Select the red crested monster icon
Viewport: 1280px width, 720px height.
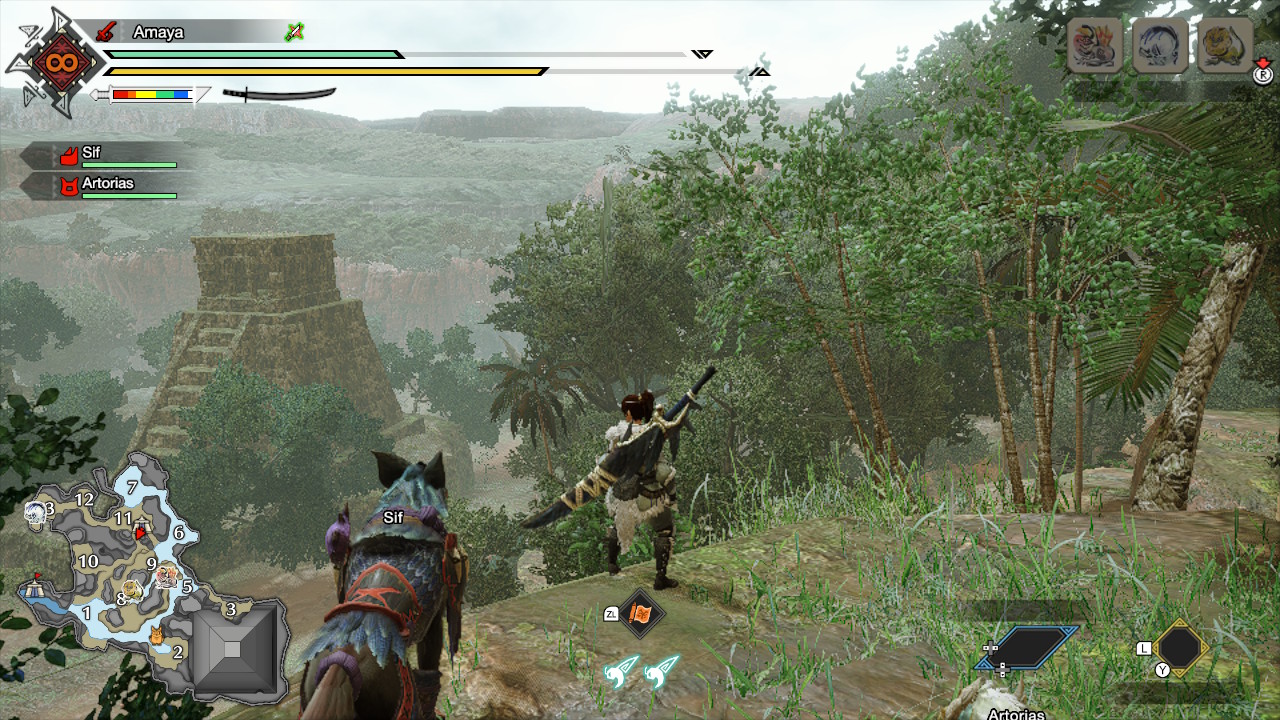[1094, 45]
